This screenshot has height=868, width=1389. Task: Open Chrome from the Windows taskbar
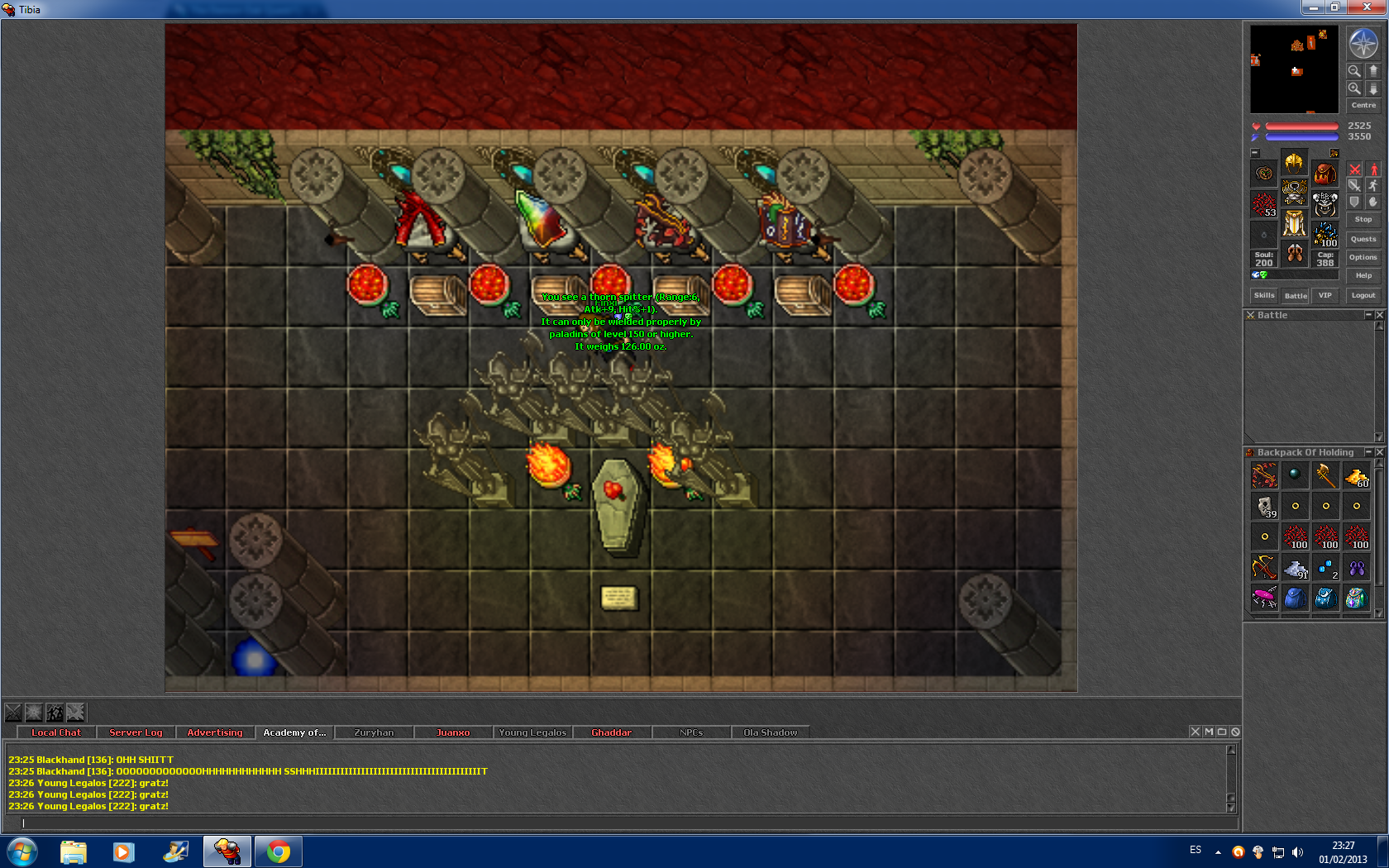click(x=279, y=851)
